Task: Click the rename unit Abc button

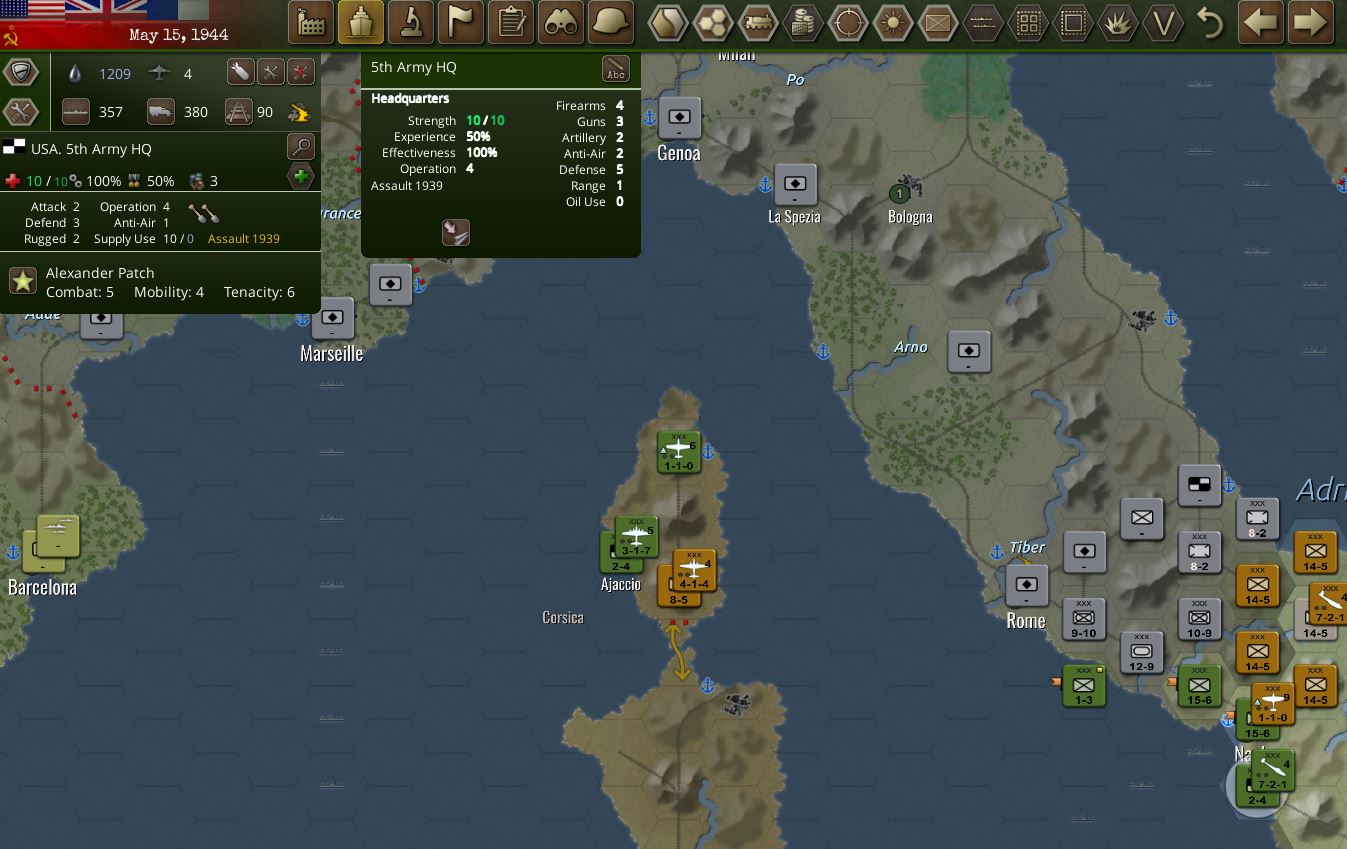Action: tap(616, 69)
